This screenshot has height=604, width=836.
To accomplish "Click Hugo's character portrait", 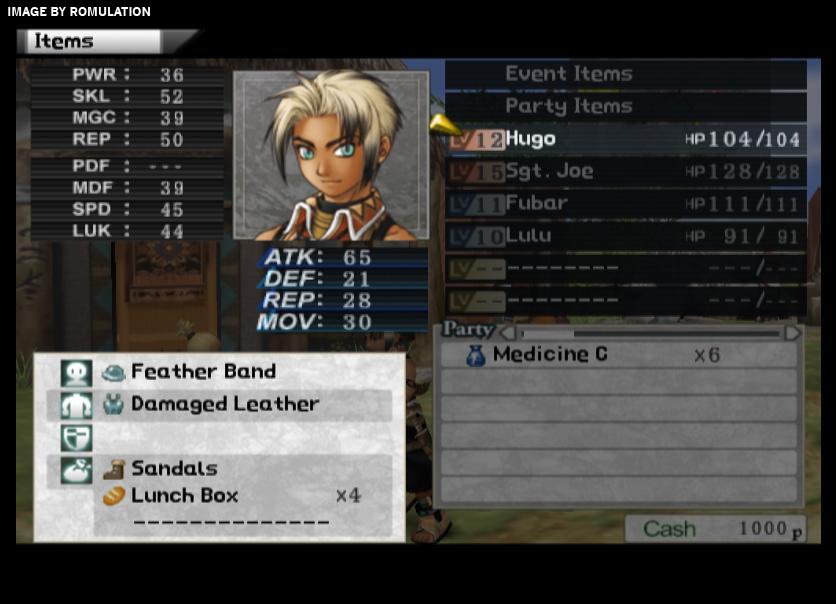I will [x=331, y=155].
